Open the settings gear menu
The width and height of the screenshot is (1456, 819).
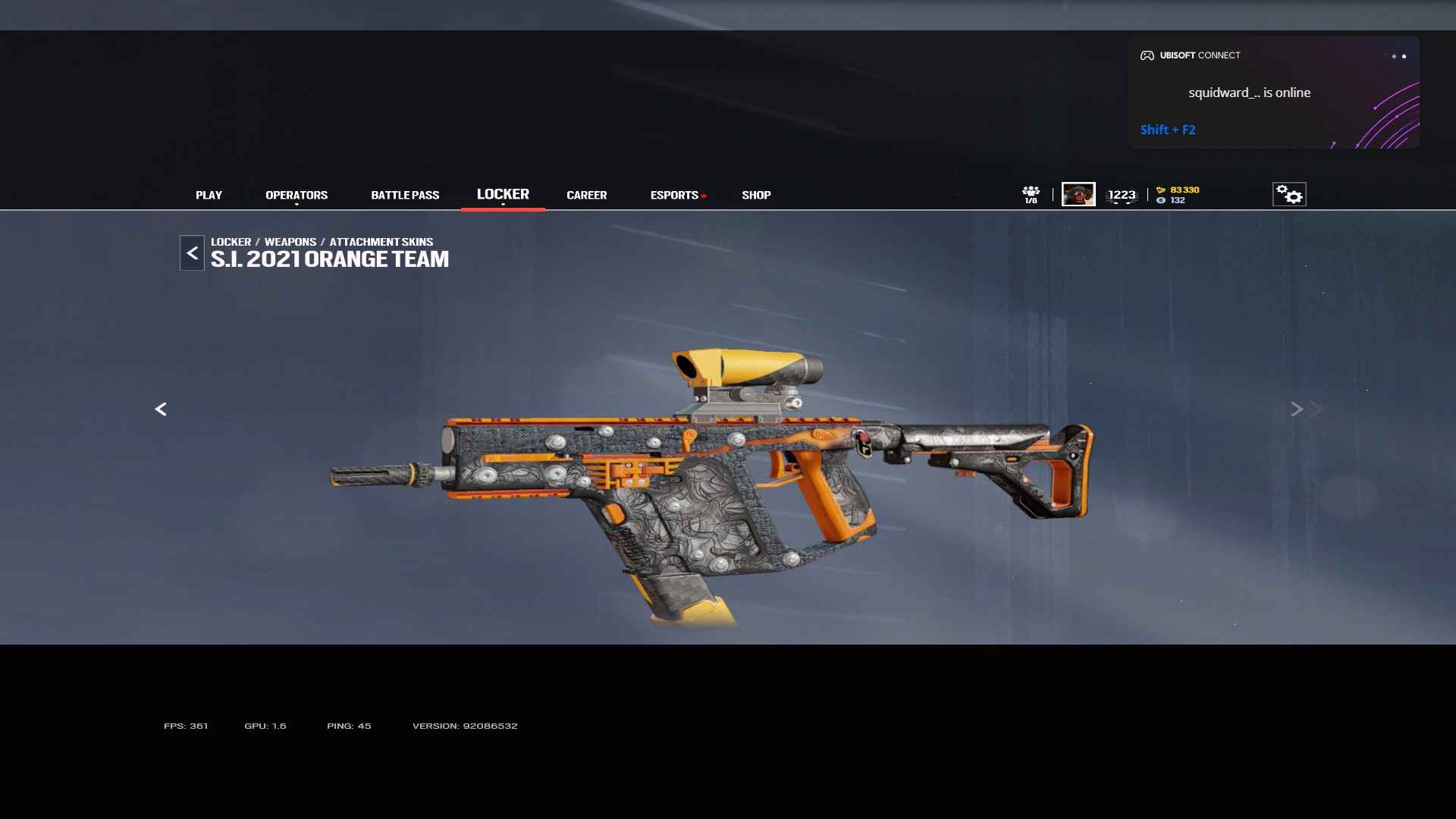click(1289, 194)
